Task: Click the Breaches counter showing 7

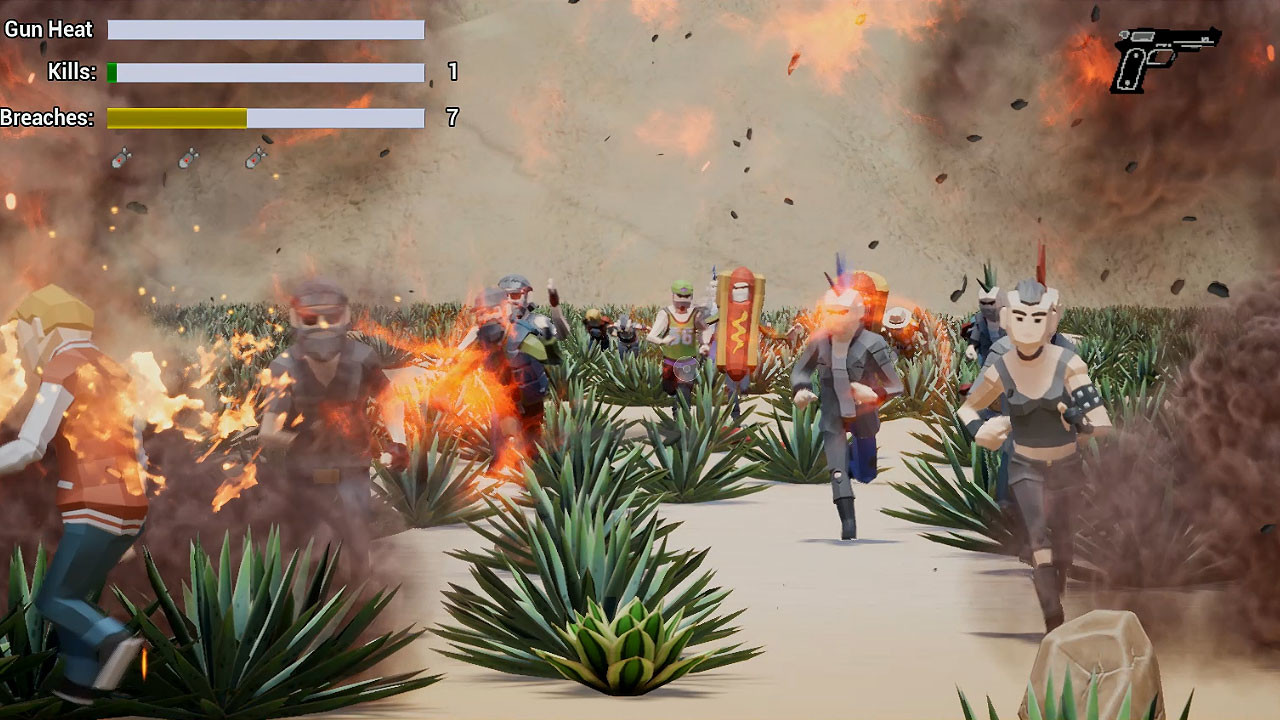Action: tap(451, 118)
